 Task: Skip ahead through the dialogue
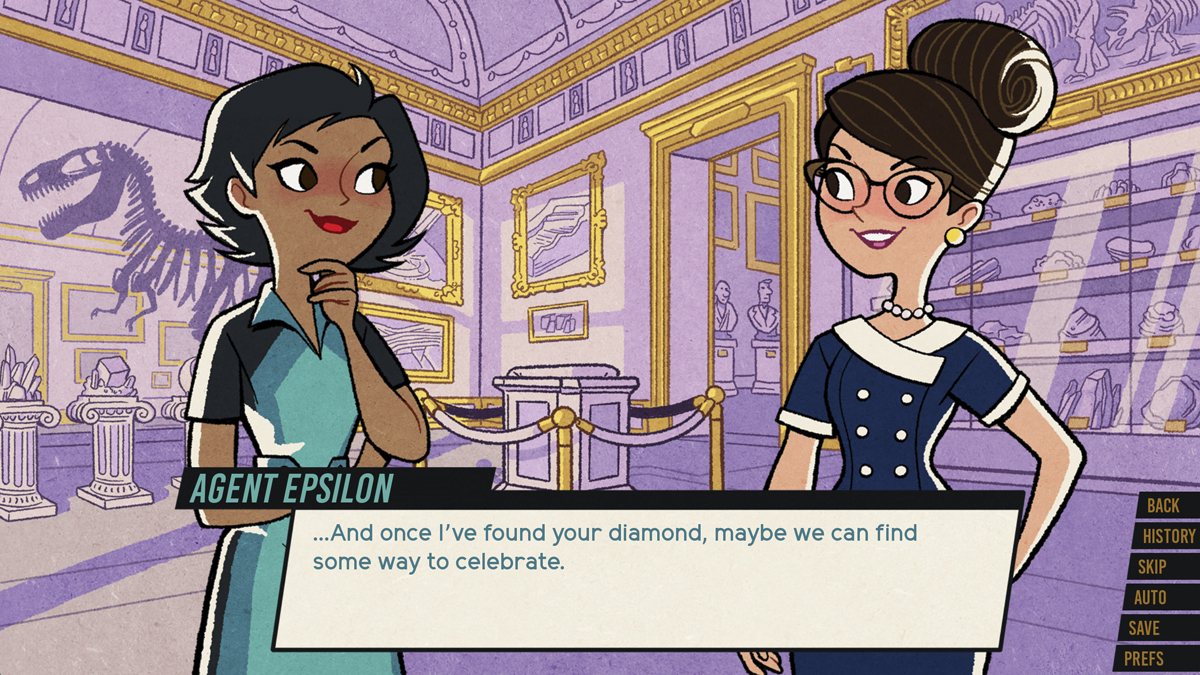click(1153, 567)
